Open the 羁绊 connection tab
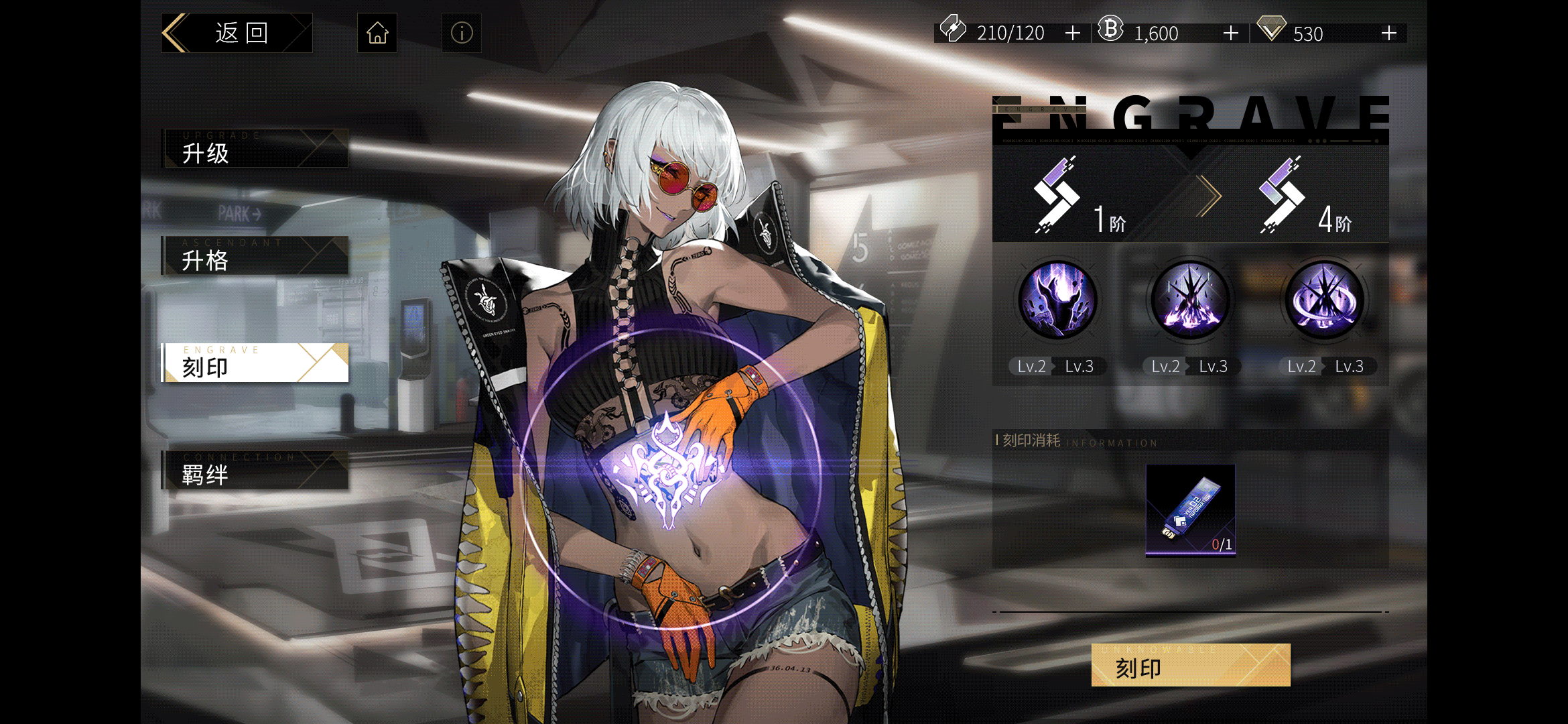 click(x=255, y=470)
